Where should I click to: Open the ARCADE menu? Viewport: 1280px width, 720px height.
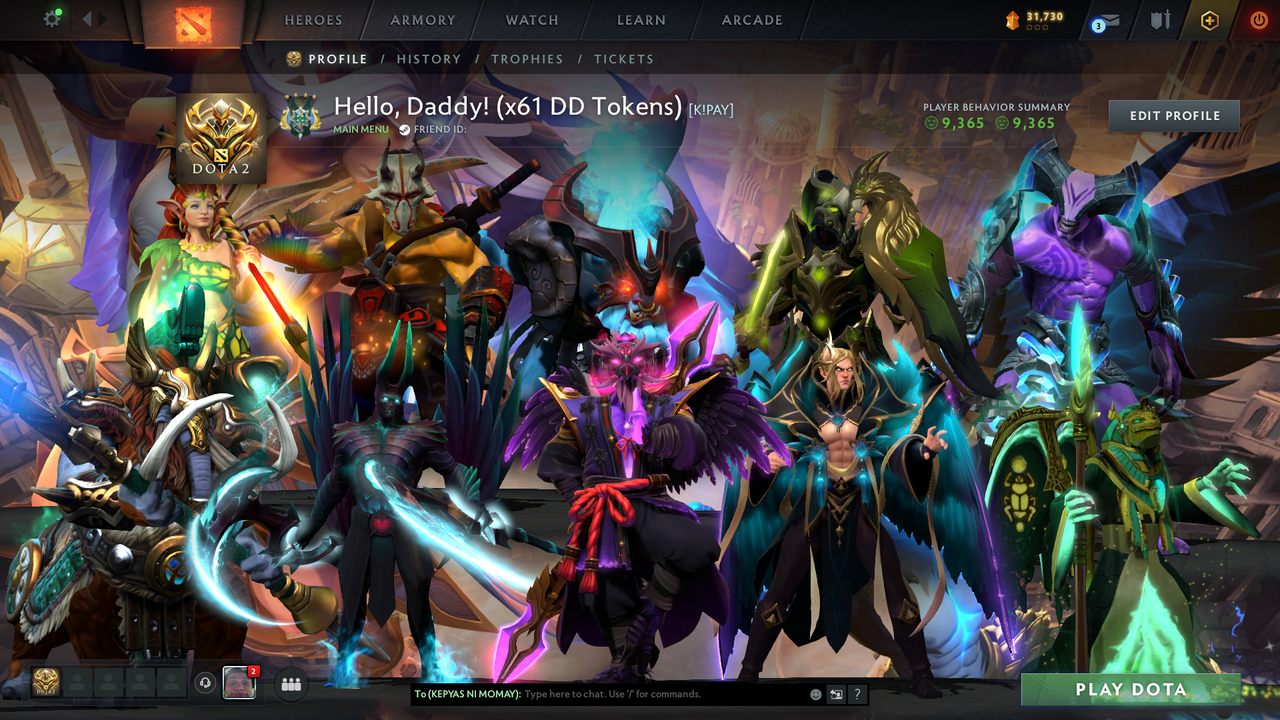coord(751,19)
